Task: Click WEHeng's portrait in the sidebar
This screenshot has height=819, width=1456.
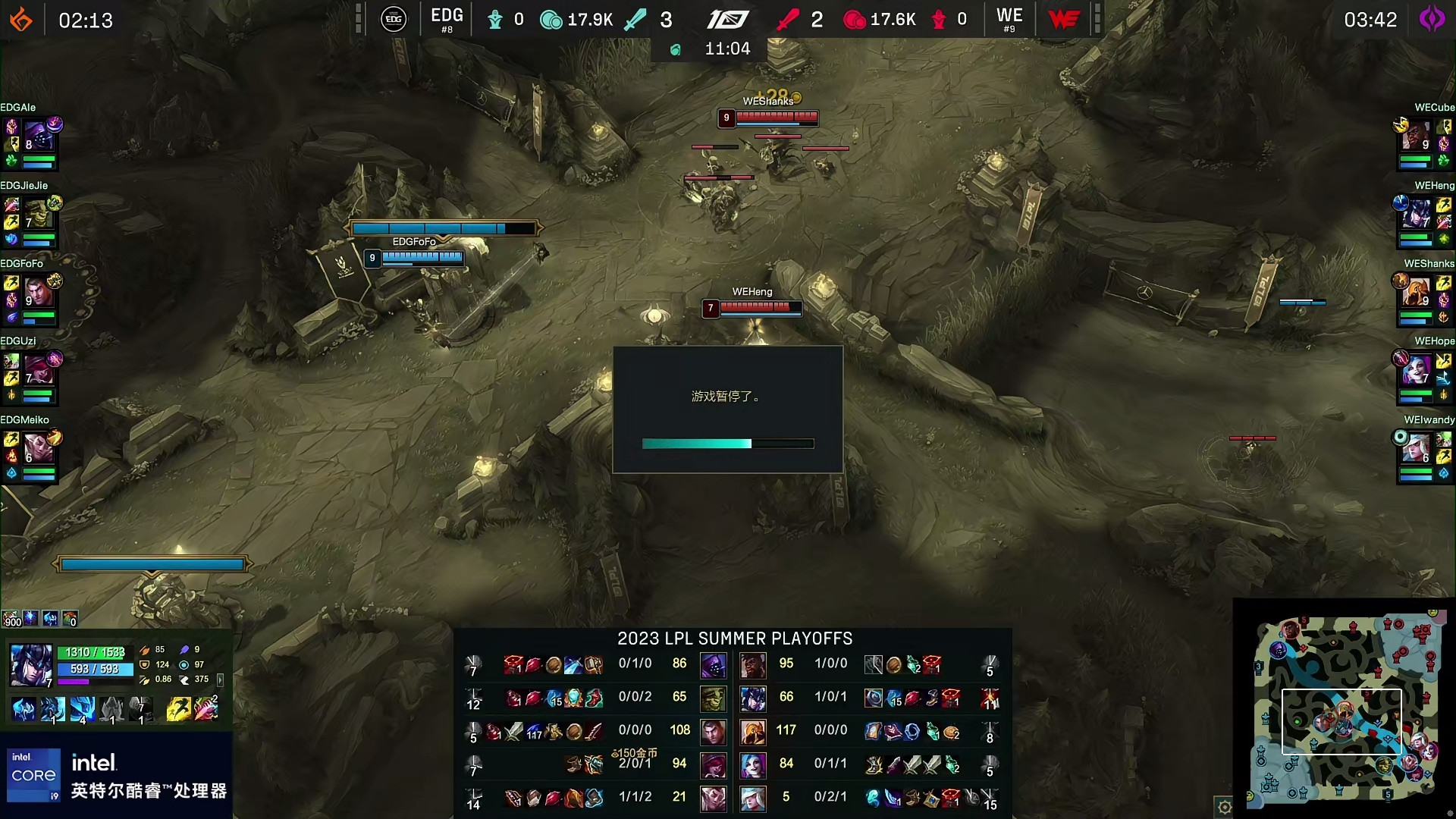Action: (x=1415, y=215)
